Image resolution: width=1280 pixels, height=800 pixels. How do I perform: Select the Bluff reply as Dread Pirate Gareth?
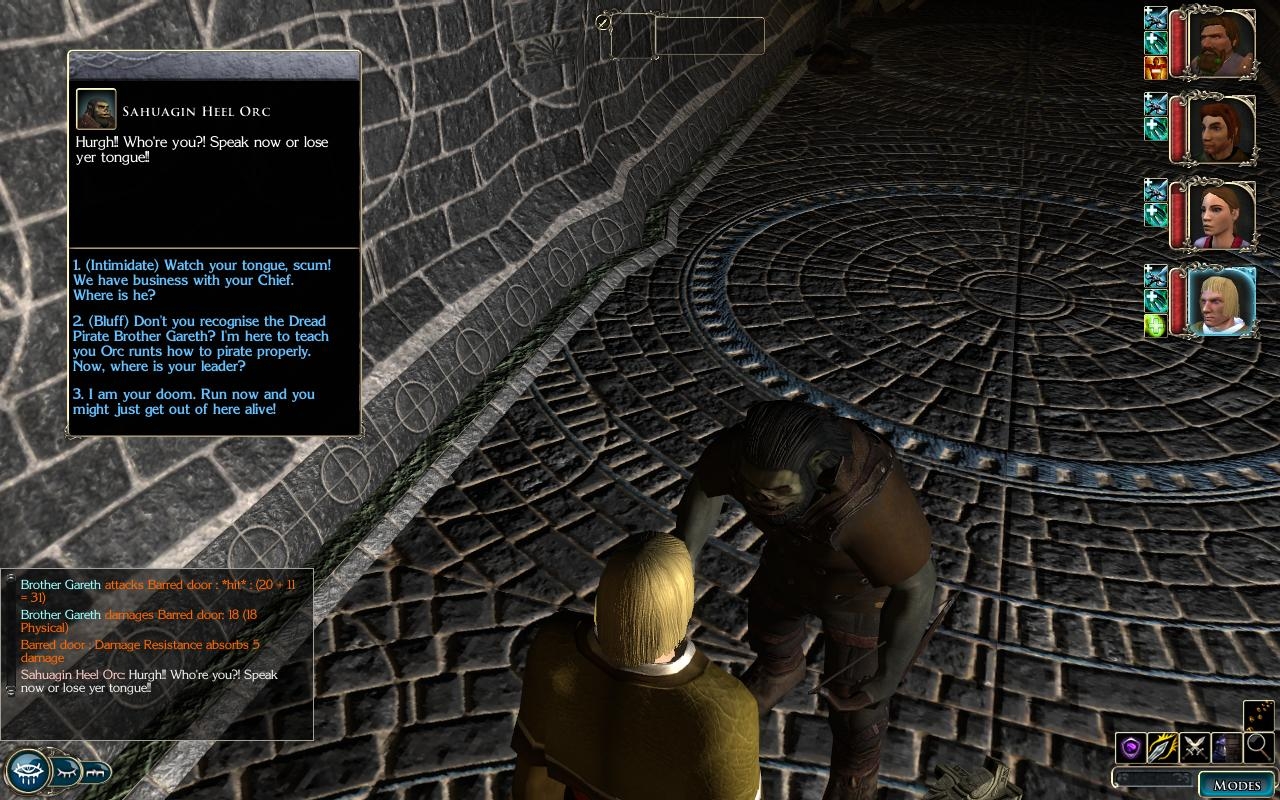click(x=201, y=344)
